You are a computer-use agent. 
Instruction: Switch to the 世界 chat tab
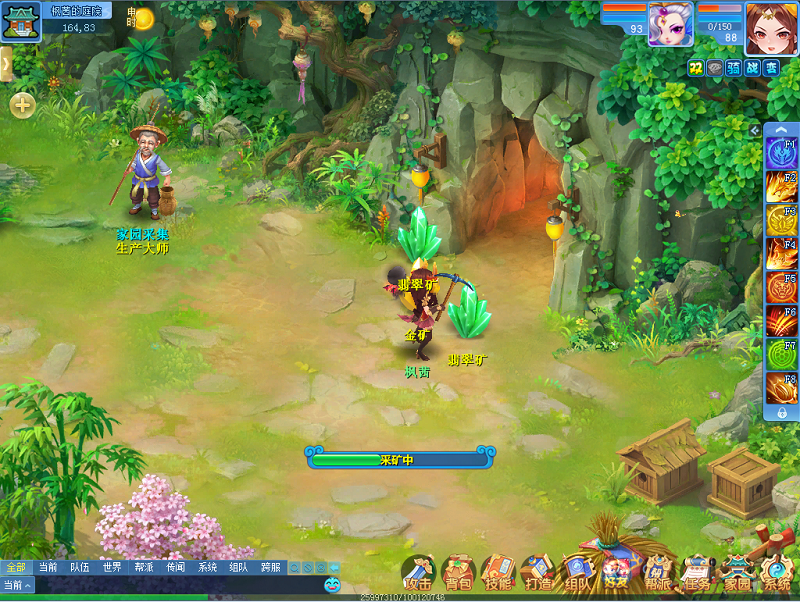coord(111,567)
